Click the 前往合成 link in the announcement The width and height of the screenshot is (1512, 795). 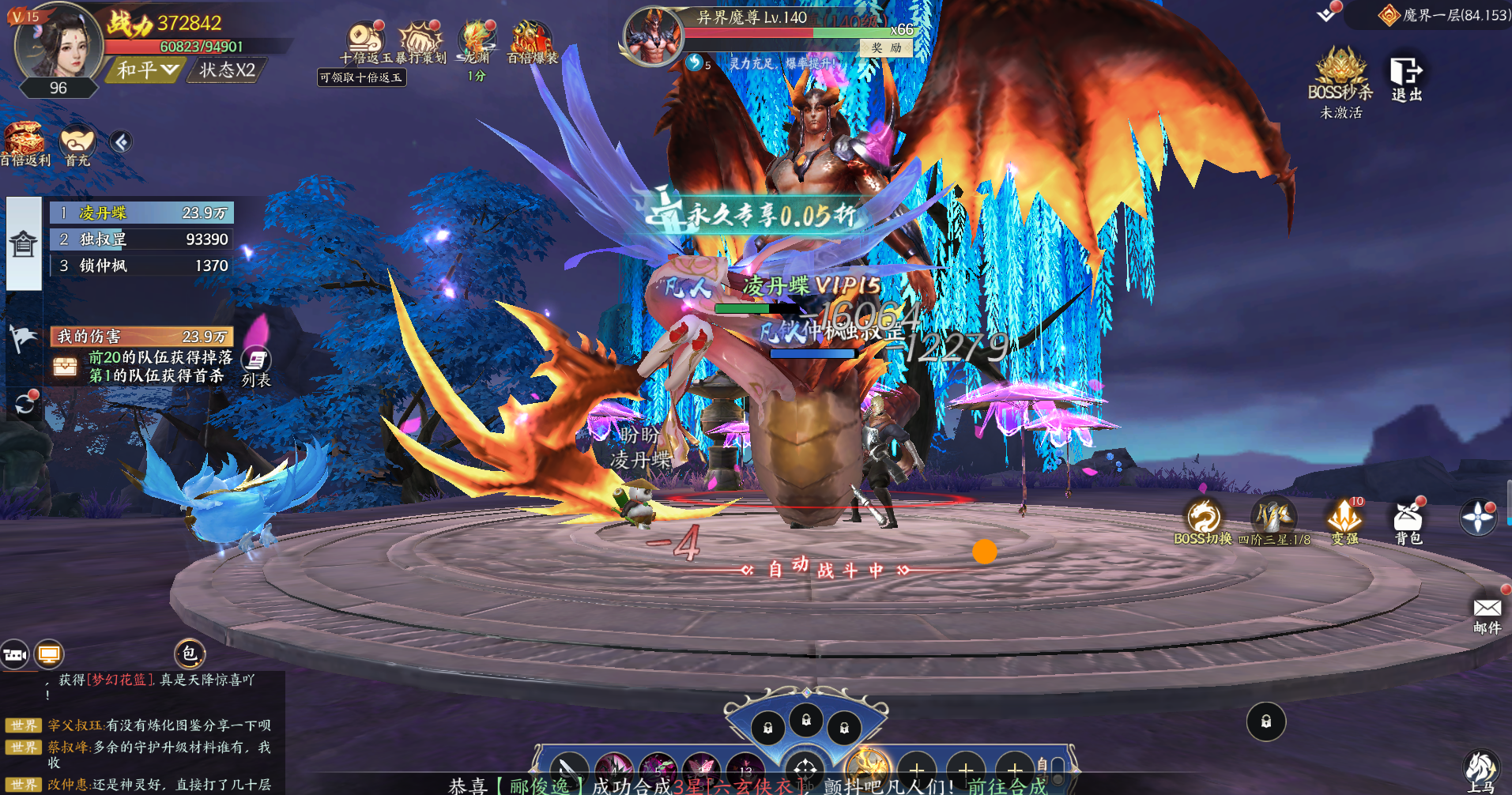pyautogui.click(x=1006, y=786)
